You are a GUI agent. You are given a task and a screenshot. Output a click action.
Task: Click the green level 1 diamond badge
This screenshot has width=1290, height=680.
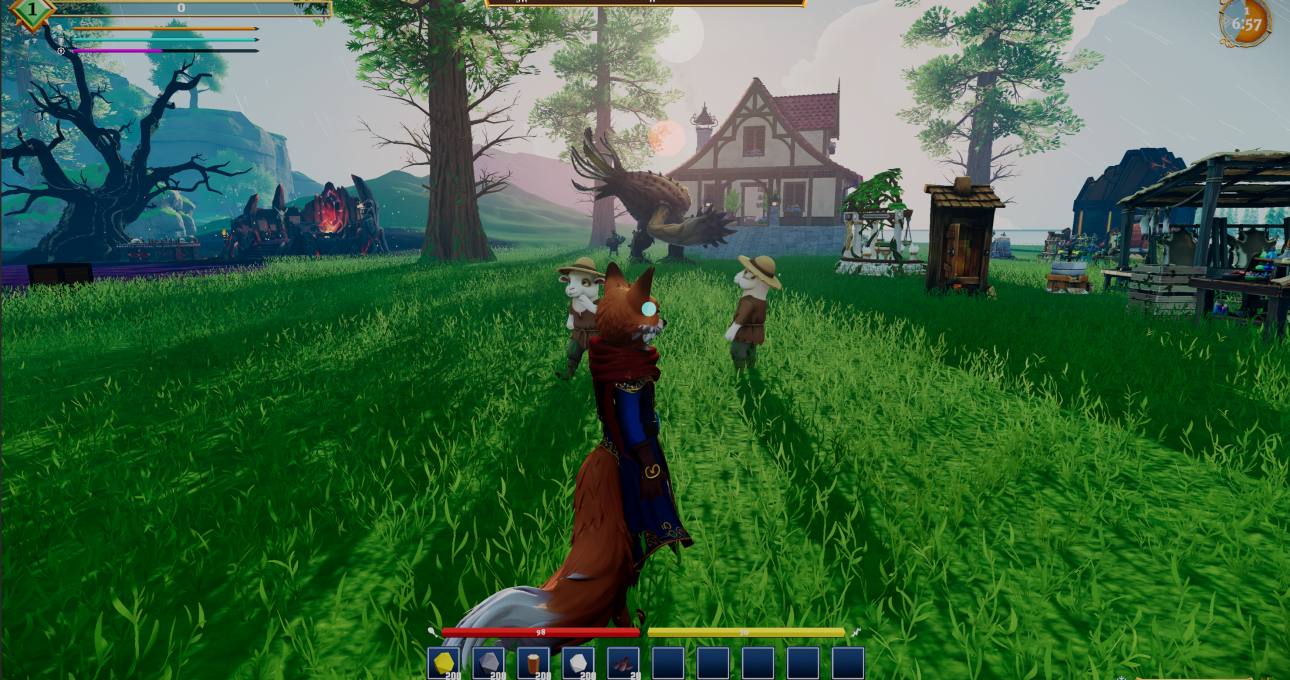(31, 10)
